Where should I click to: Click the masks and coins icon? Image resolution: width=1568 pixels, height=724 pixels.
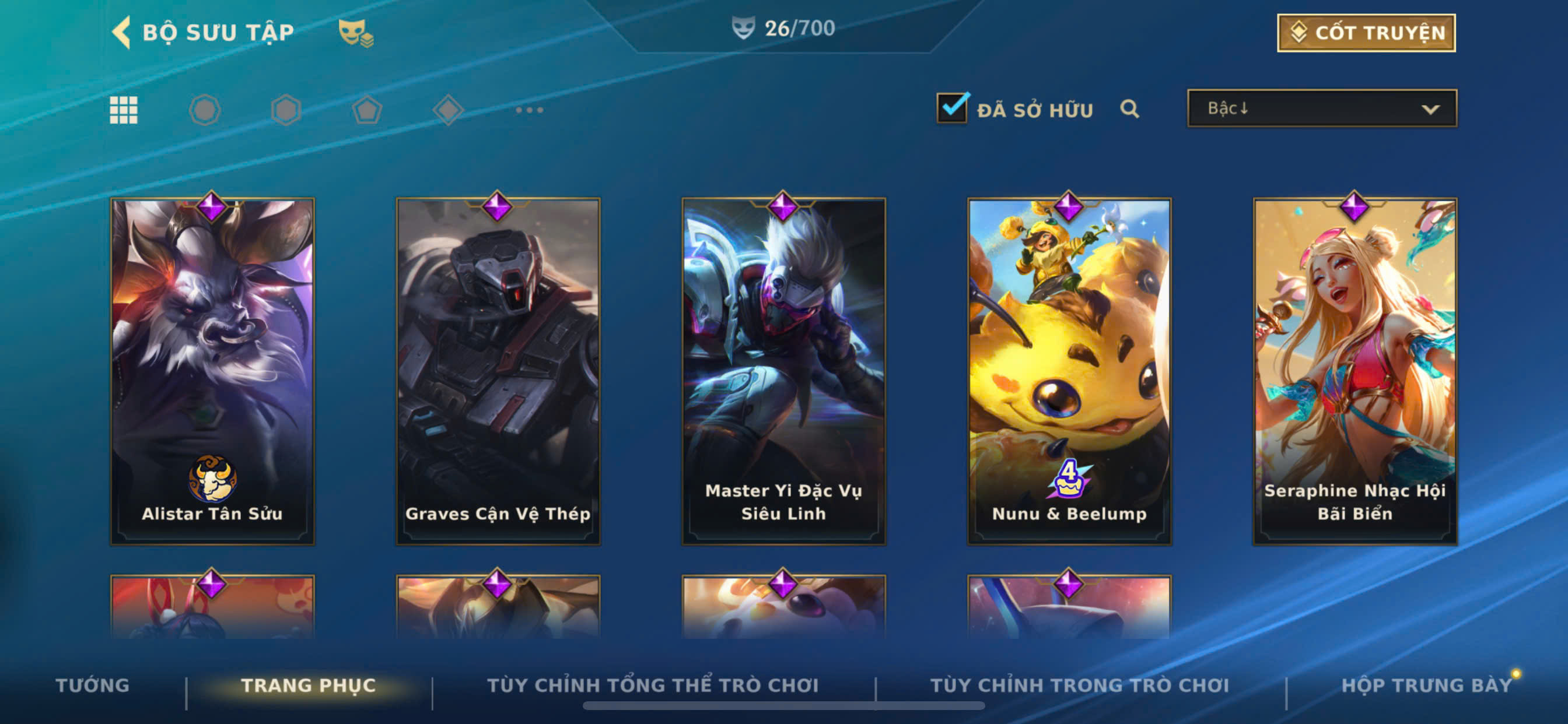(356, 33)
